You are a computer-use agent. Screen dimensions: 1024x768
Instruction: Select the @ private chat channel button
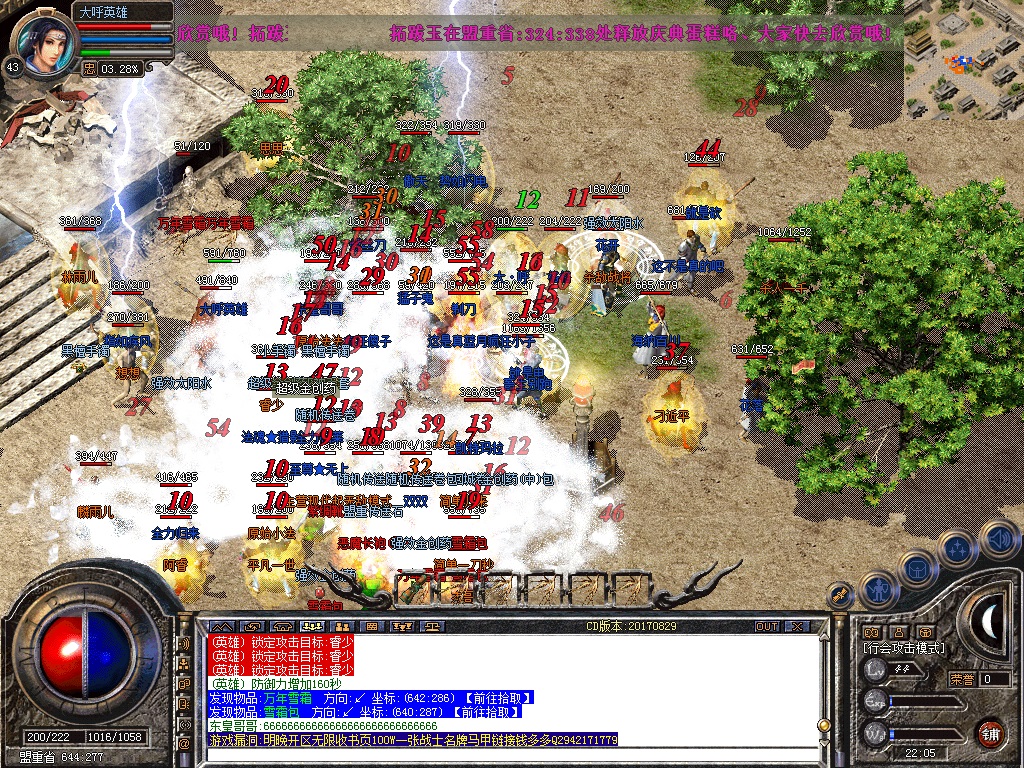[x=184, y=745]
